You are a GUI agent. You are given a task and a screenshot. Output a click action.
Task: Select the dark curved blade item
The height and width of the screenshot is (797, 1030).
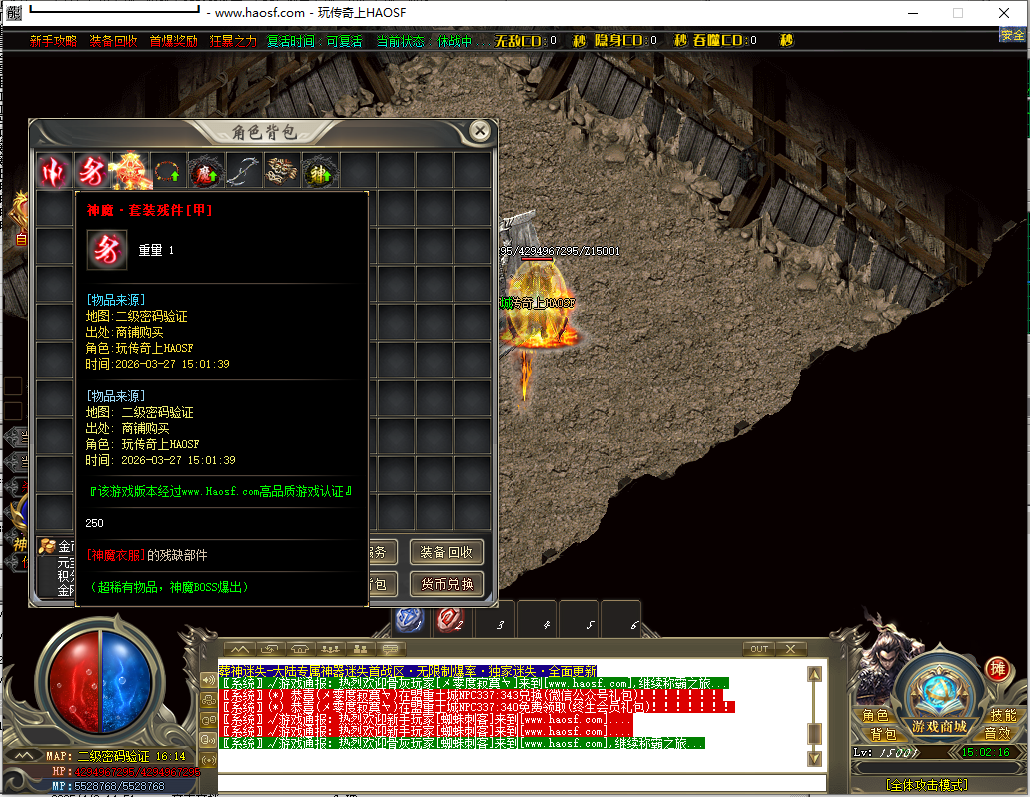[243, 171]
